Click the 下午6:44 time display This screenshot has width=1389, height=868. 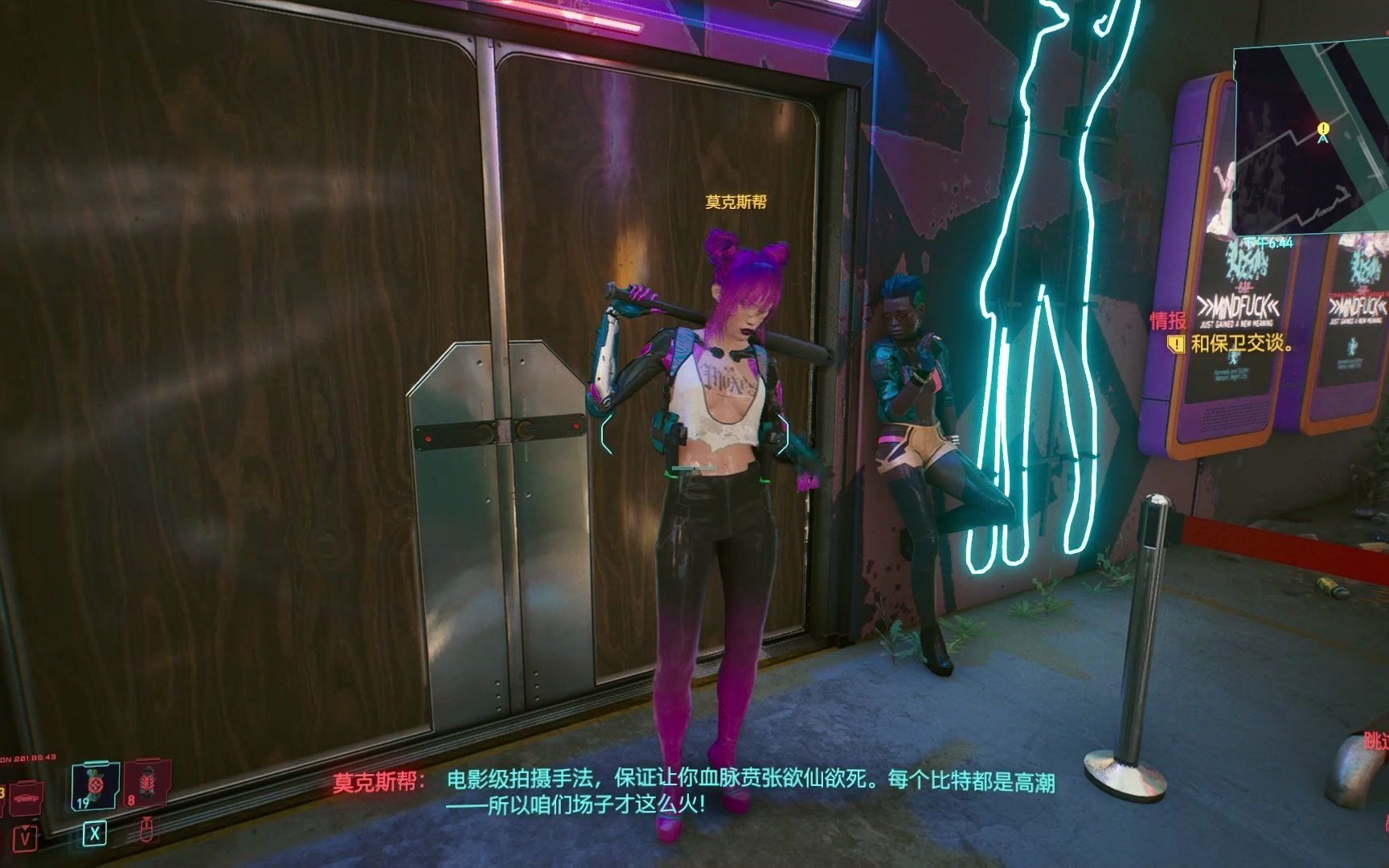1268,242
